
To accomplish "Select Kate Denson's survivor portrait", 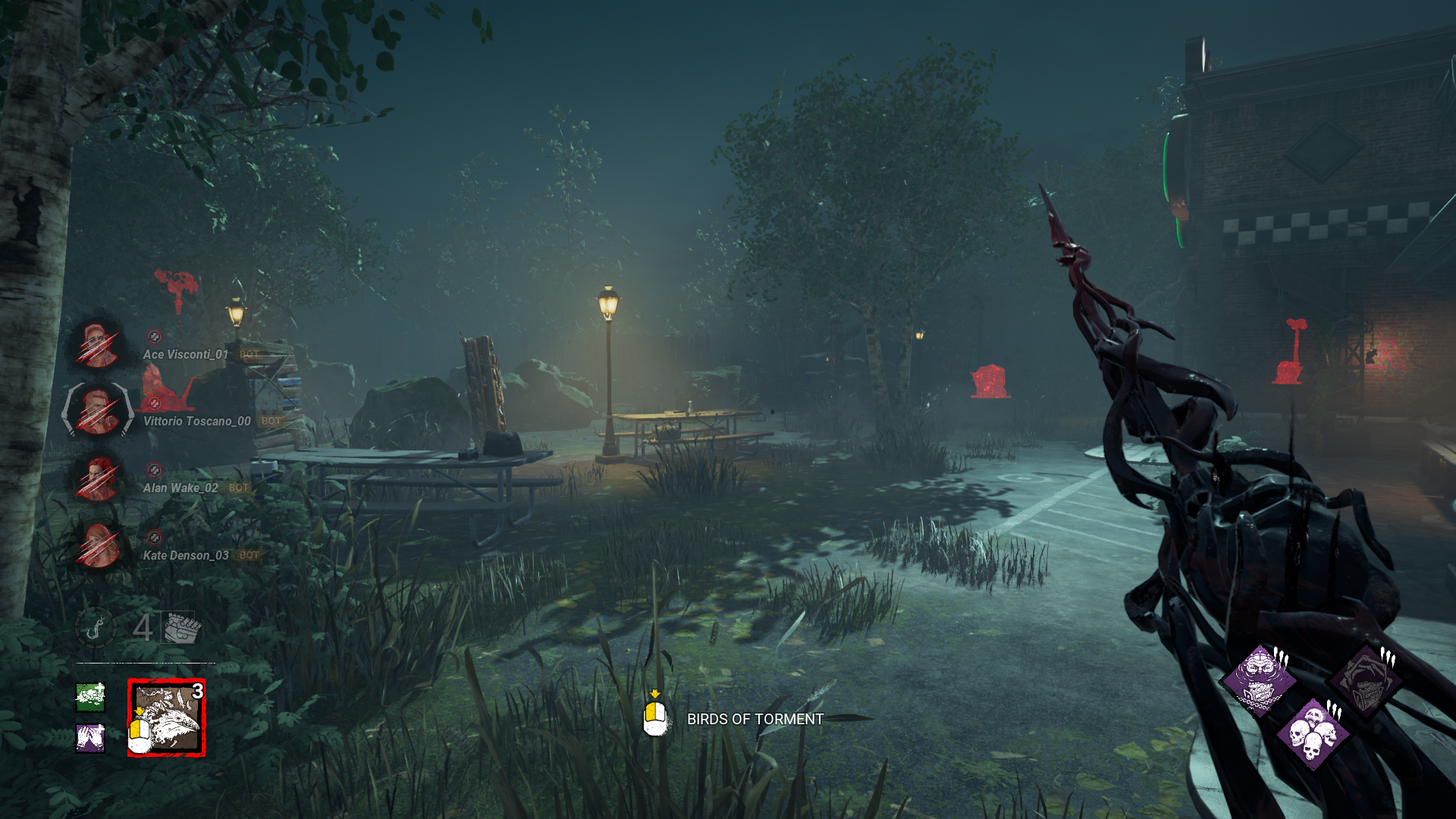I will (99, 545).
